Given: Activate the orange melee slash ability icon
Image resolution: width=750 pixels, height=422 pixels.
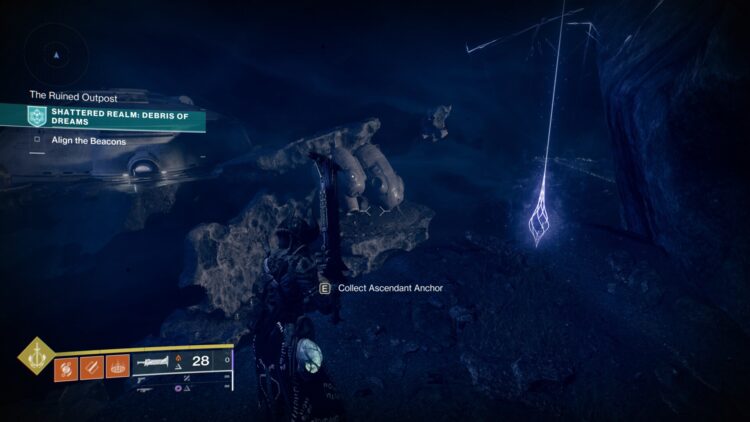Looking at the screenshot, I should pos(92,368).
